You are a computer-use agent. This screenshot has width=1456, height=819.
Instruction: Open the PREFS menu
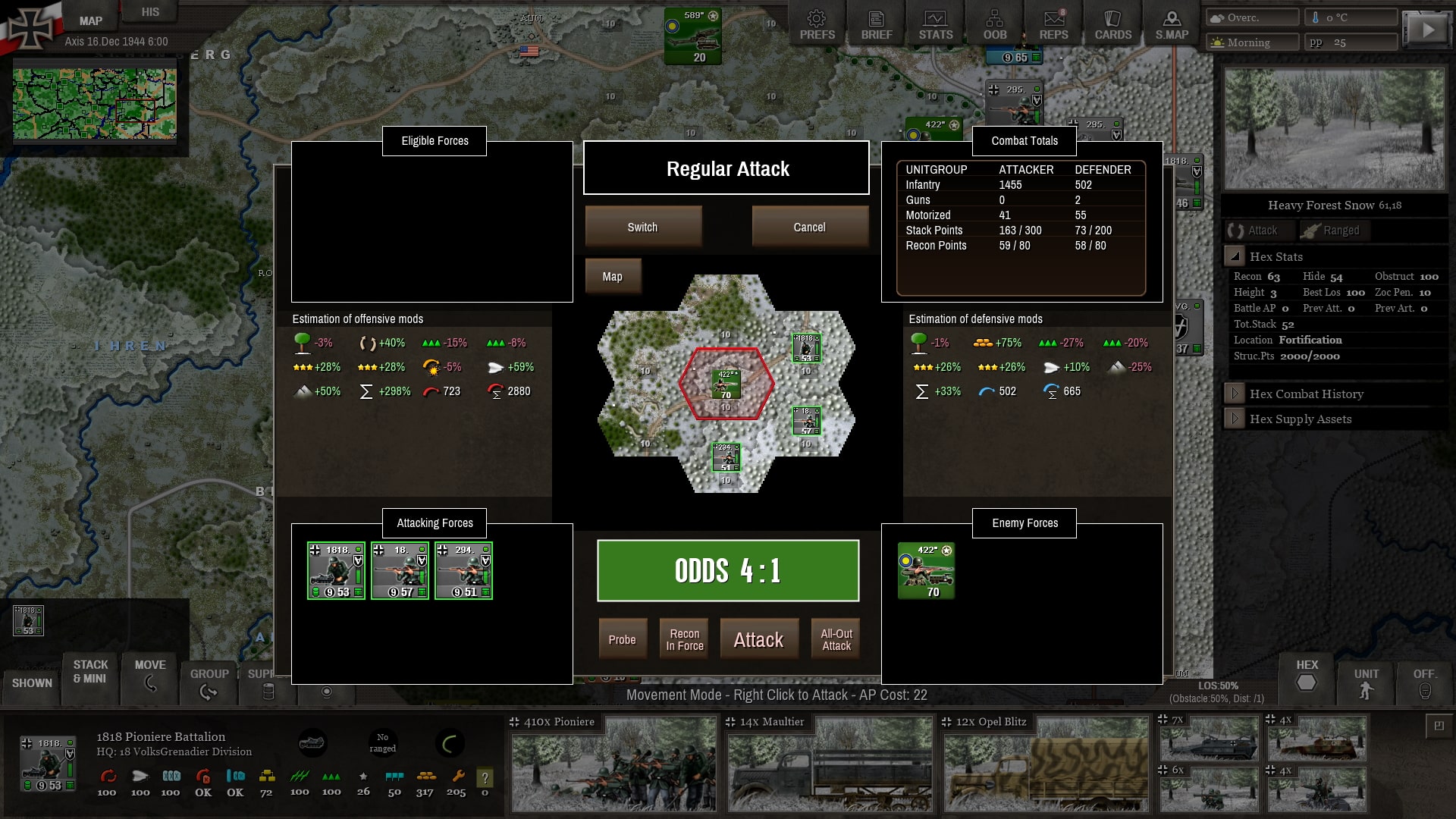coord(817,25)
